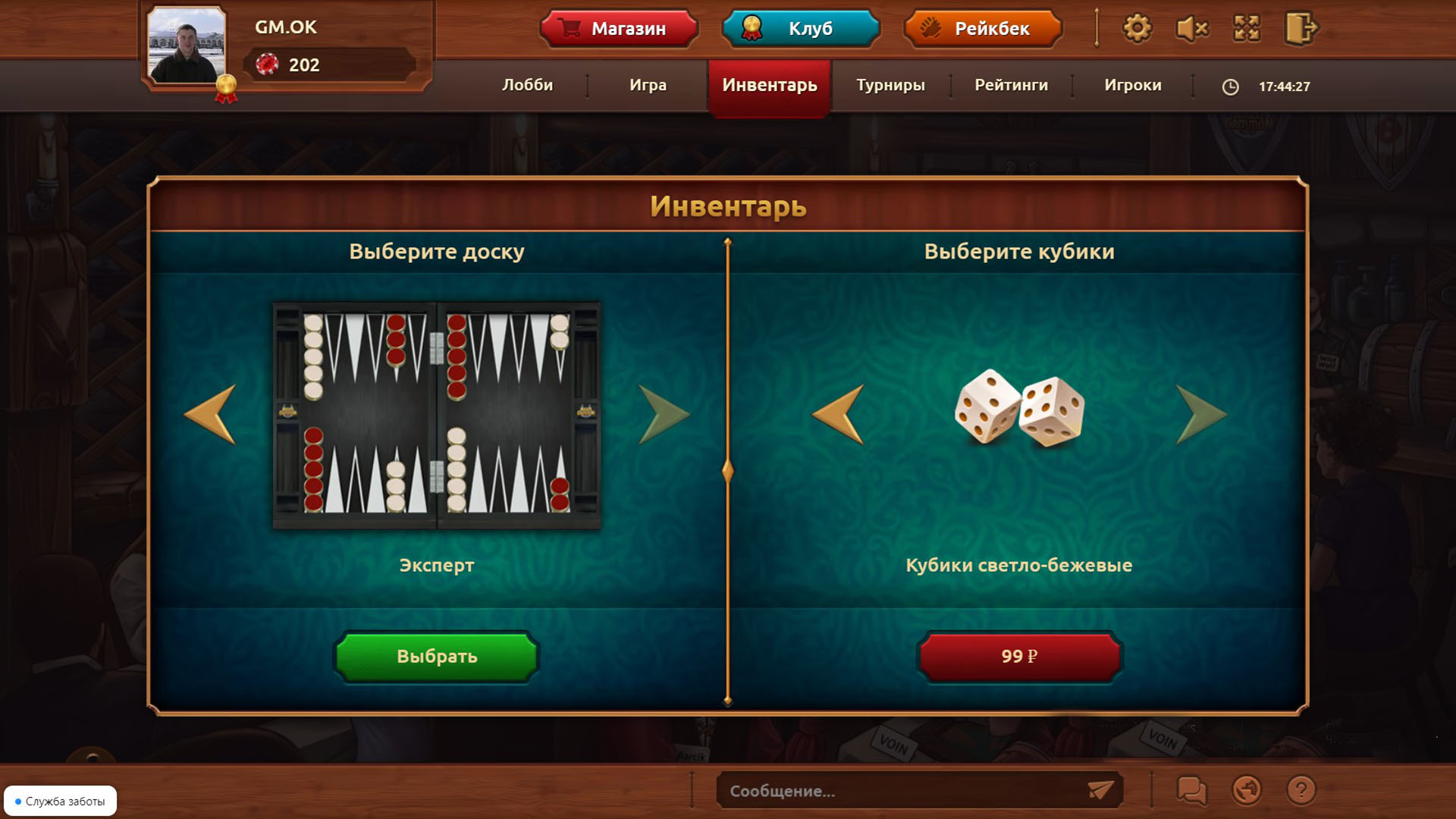Buy the light beige dice for 99 rubles
The width and height of the screenshot is (1456, 819).
1019,657
